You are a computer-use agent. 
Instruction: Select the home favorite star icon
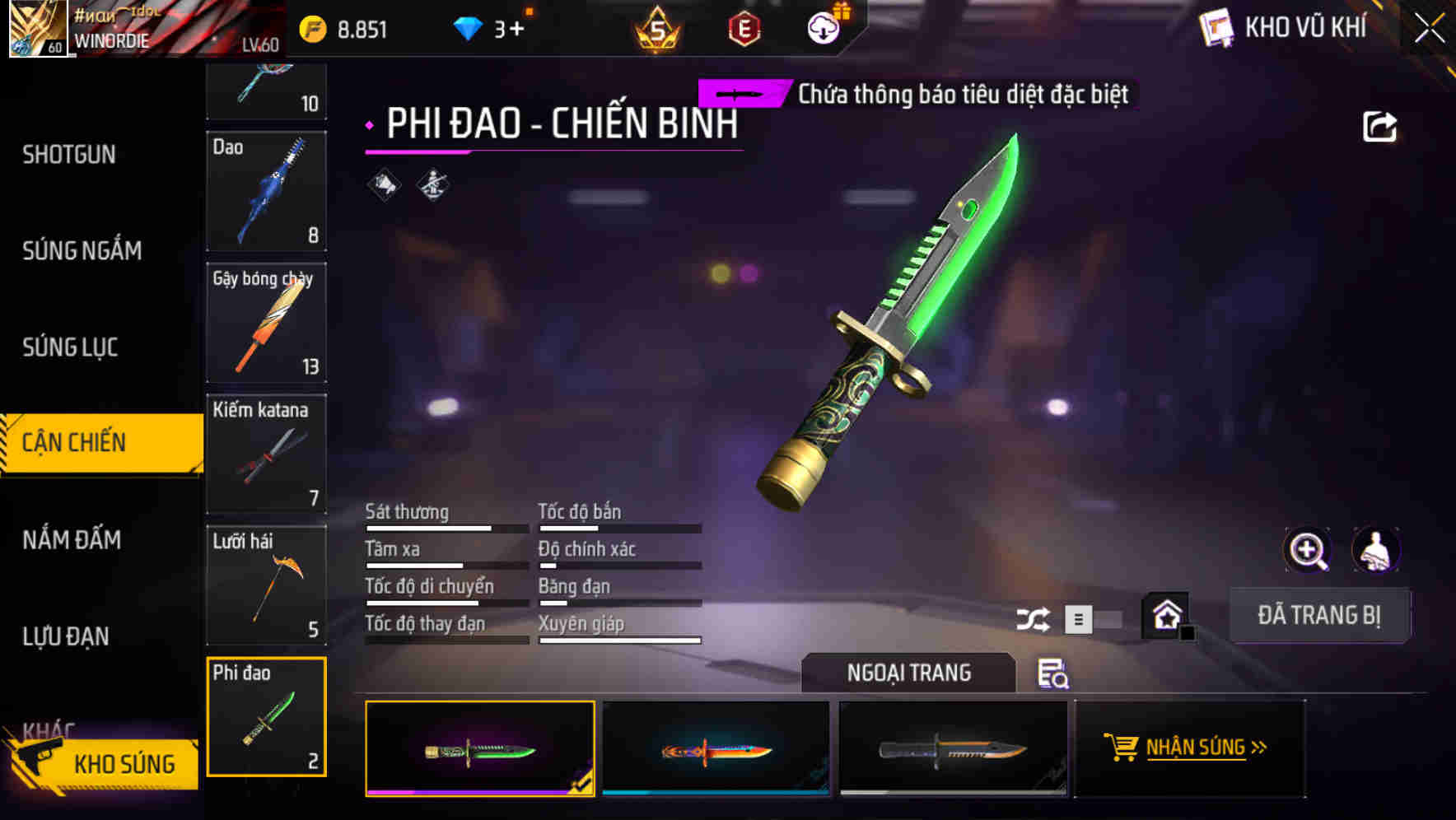1164,614
